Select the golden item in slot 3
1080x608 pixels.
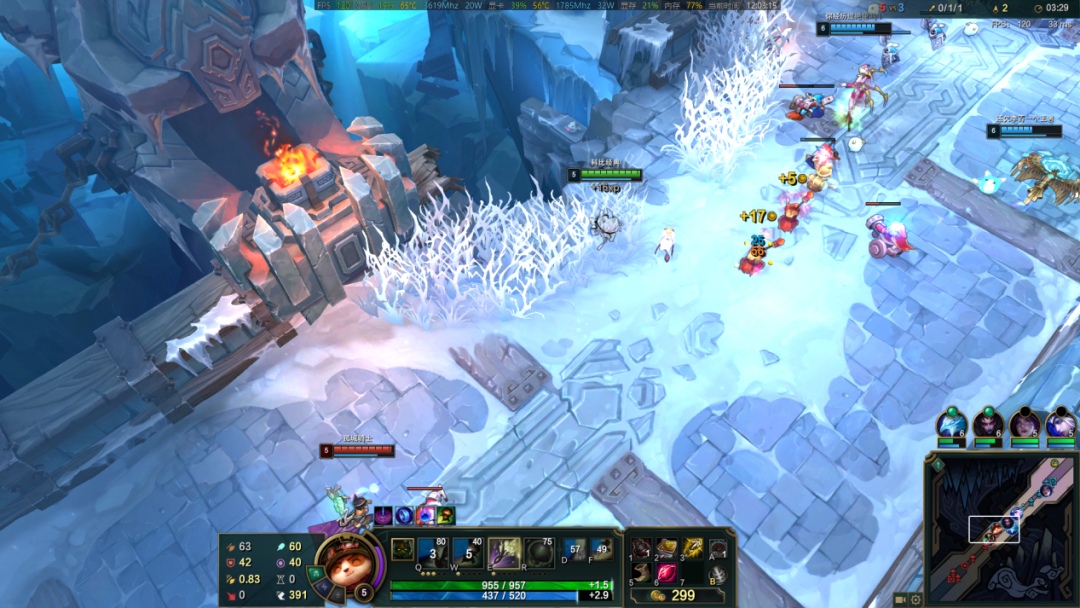pyautogui.click(x=692, y=549)
